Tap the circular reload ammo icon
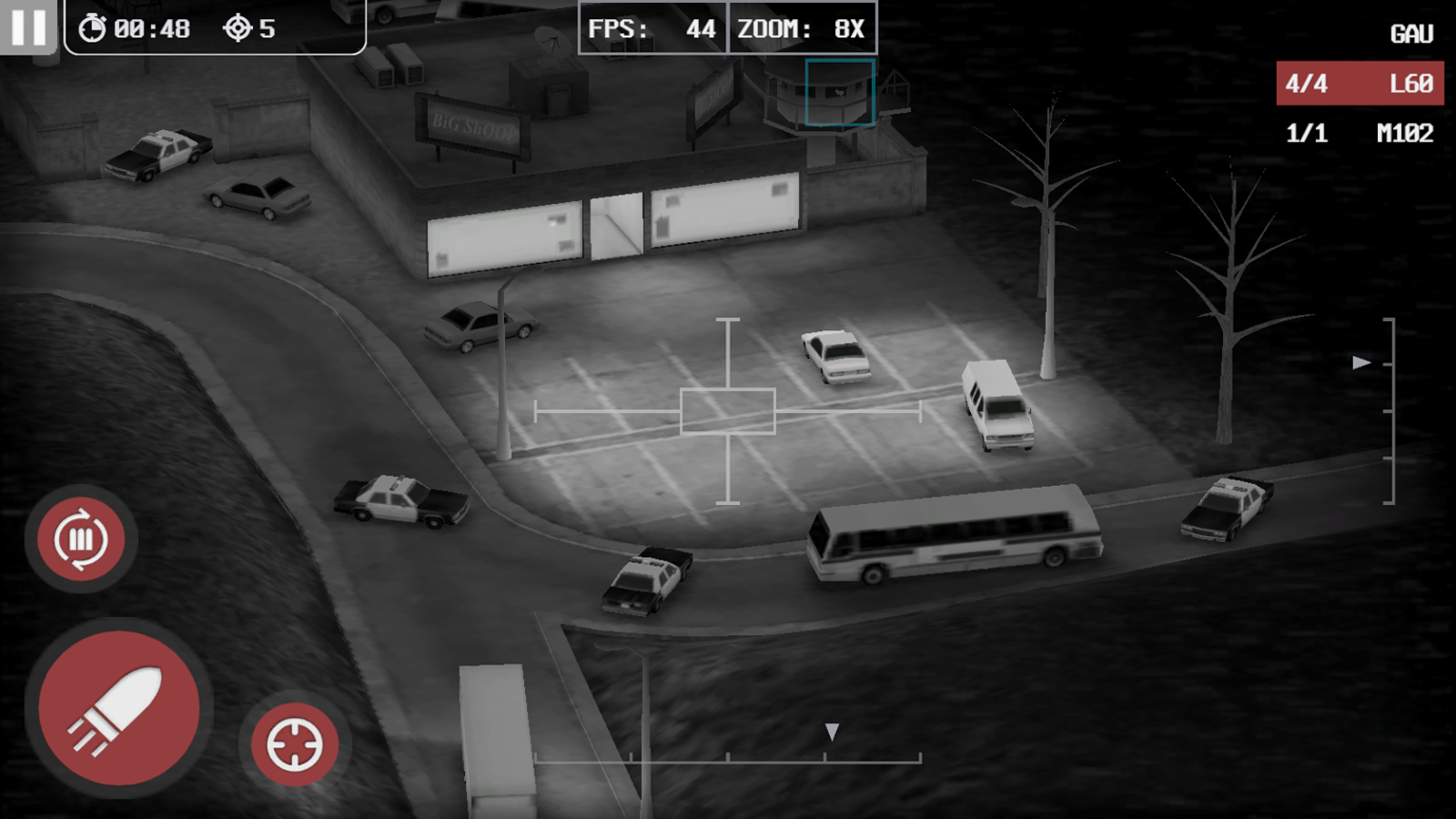This screenshot has width=1456, height=819. 80,539
